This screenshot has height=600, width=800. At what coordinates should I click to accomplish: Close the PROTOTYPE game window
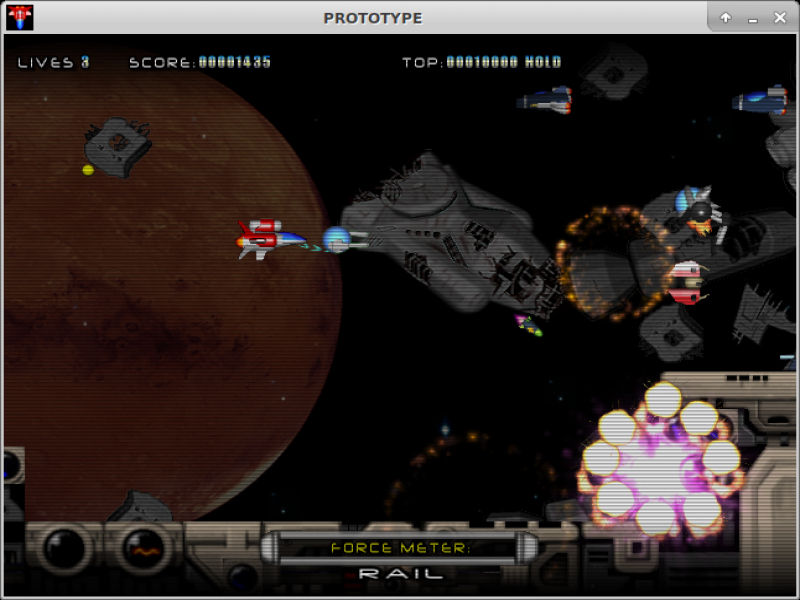pyautogui.click(x=780, y=18)
